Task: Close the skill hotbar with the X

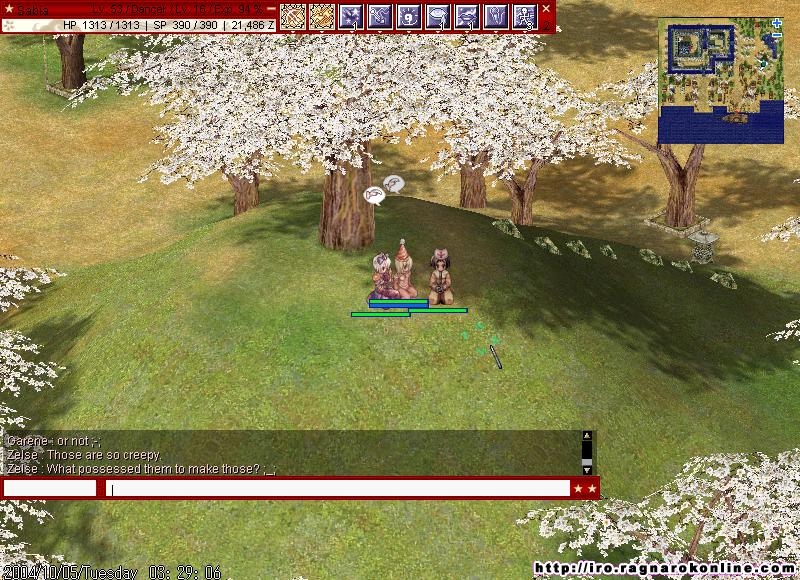Action: 547,8
